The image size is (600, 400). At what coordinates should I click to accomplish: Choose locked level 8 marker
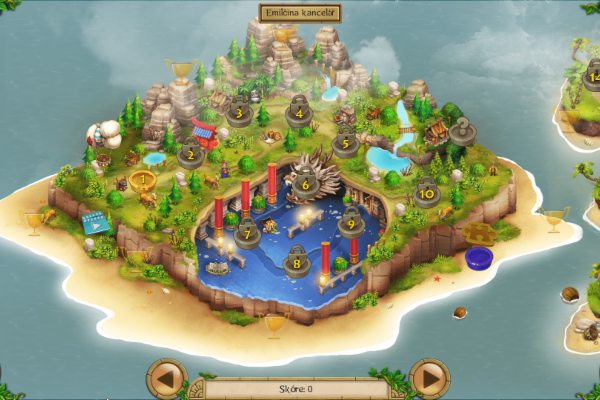point(297,264)
